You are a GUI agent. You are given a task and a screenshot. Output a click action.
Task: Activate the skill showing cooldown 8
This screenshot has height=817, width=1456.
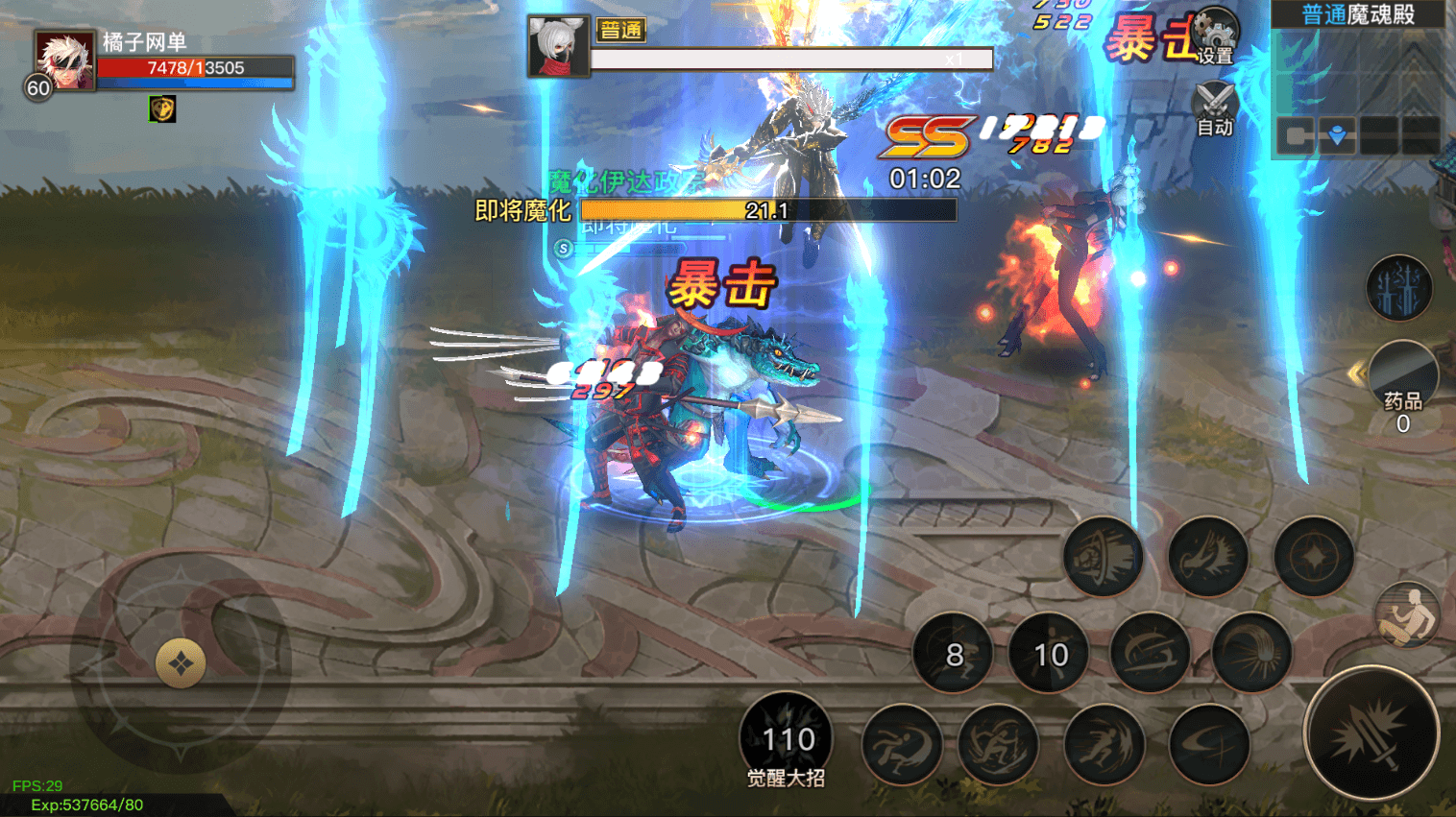tap(953, 655)
